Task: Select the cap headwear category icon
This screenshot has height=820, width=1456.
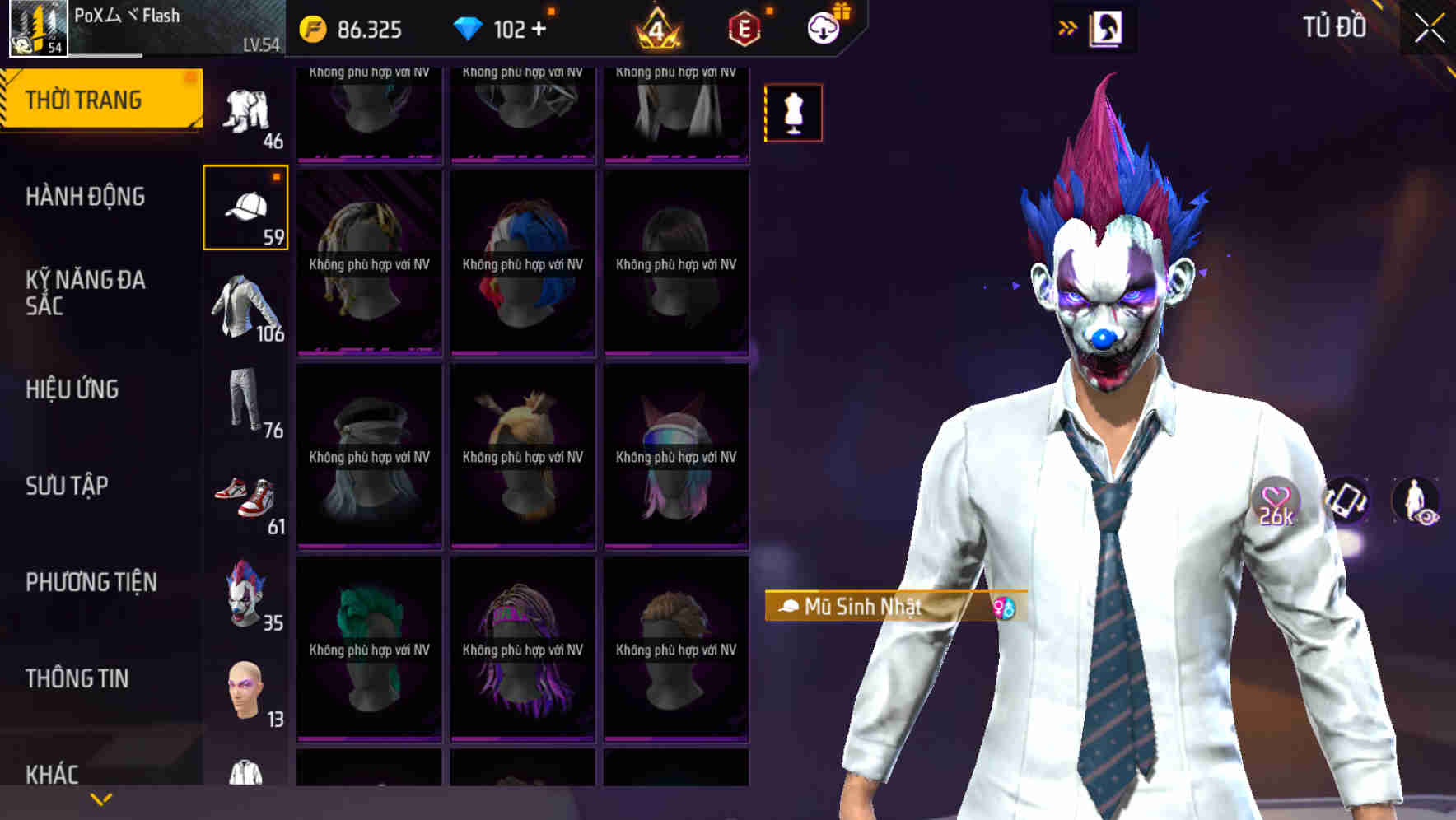Action: pyautogui.click(x=246, y=206)
